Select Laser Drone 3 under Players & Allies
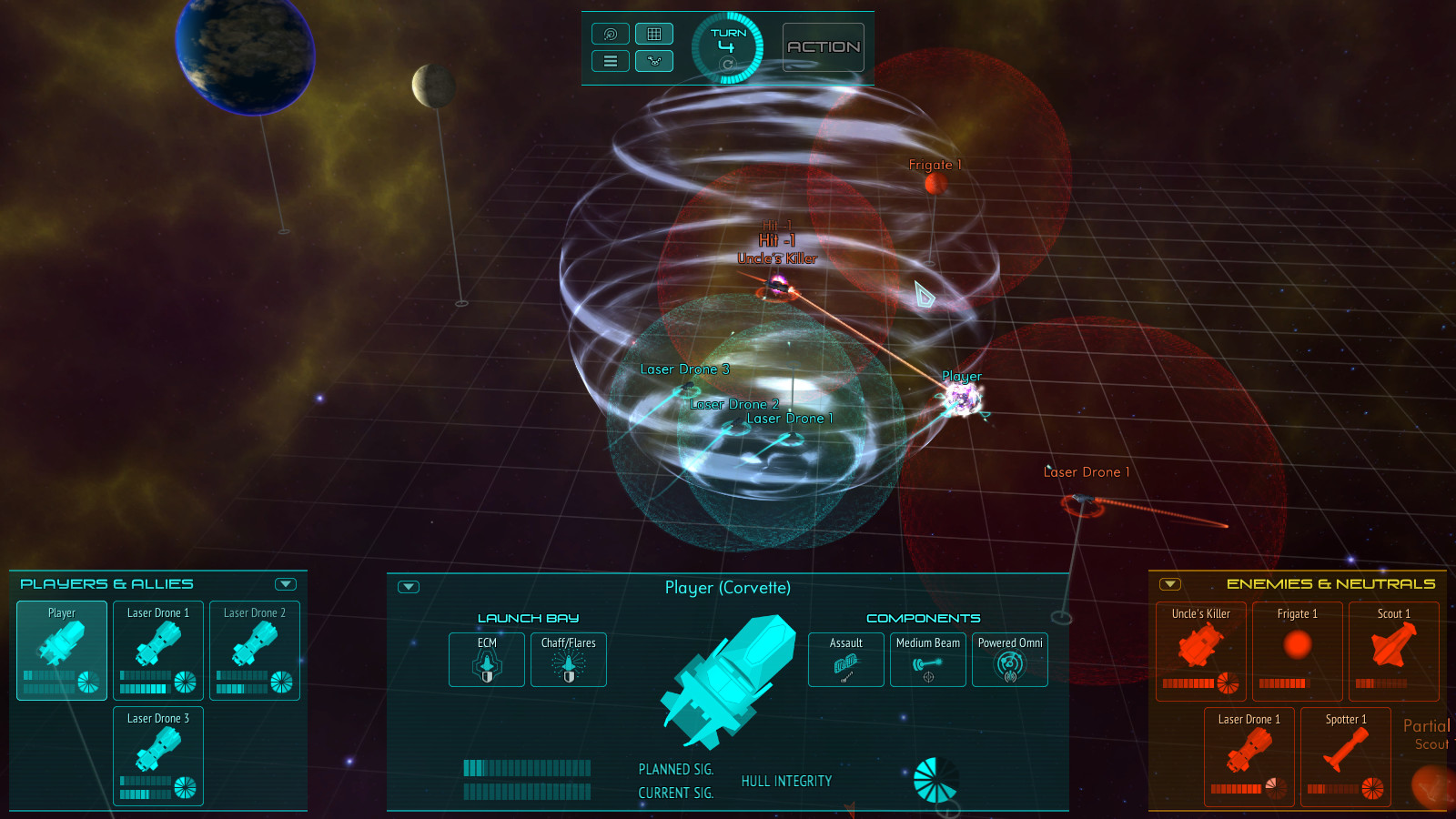The width and height of the screenshot is (1456, 819). (x=157, y=755)
